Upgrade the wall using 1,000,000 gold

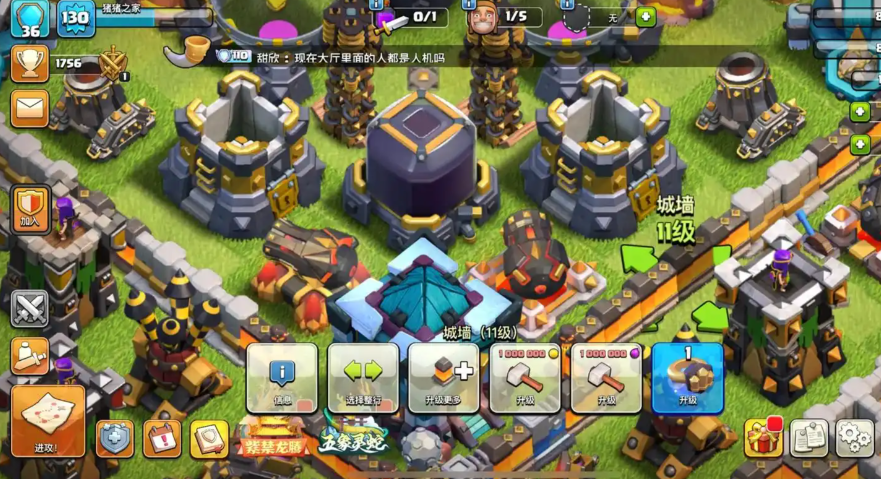pyautogui.click(x=525, y=378)
